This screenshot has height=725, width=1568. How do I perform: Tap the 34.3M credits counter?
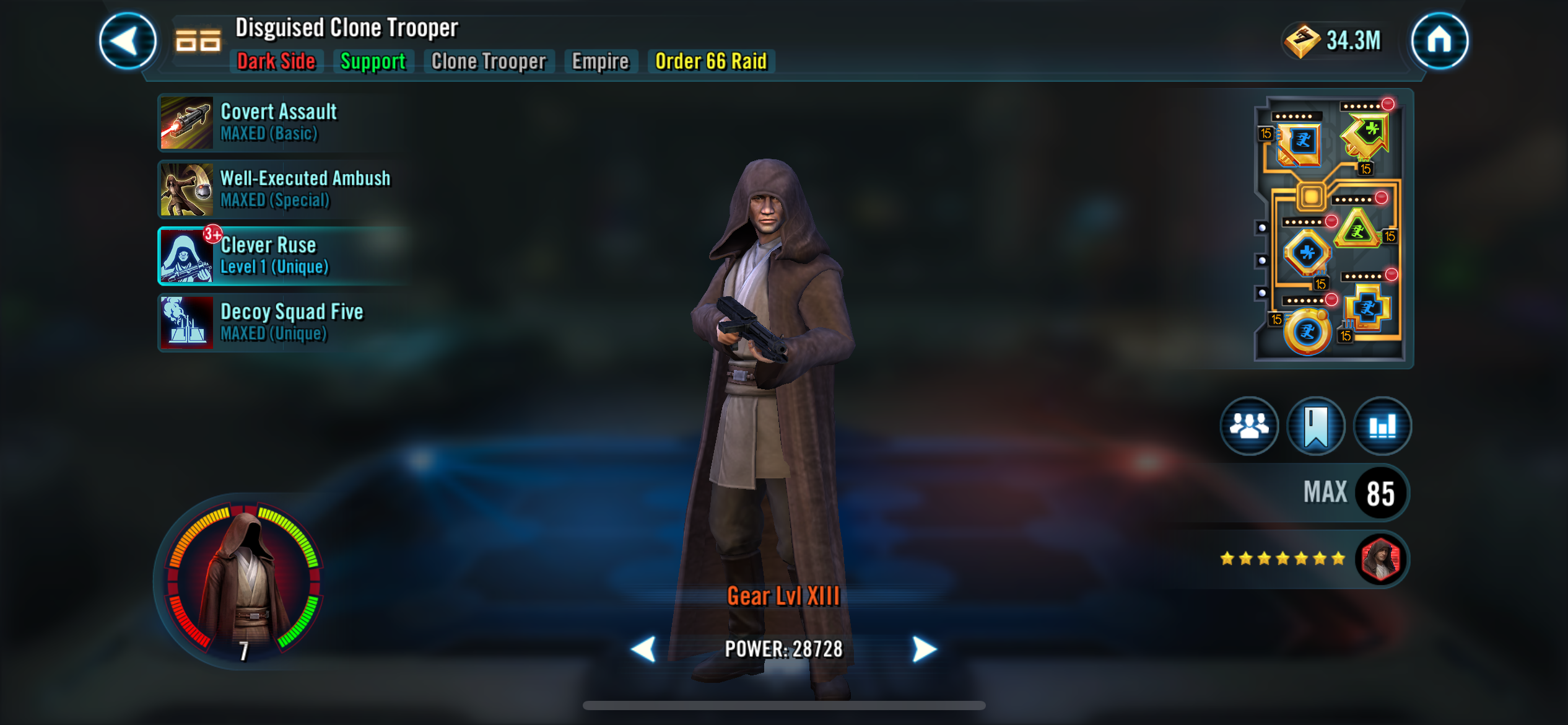(1333, 42)
